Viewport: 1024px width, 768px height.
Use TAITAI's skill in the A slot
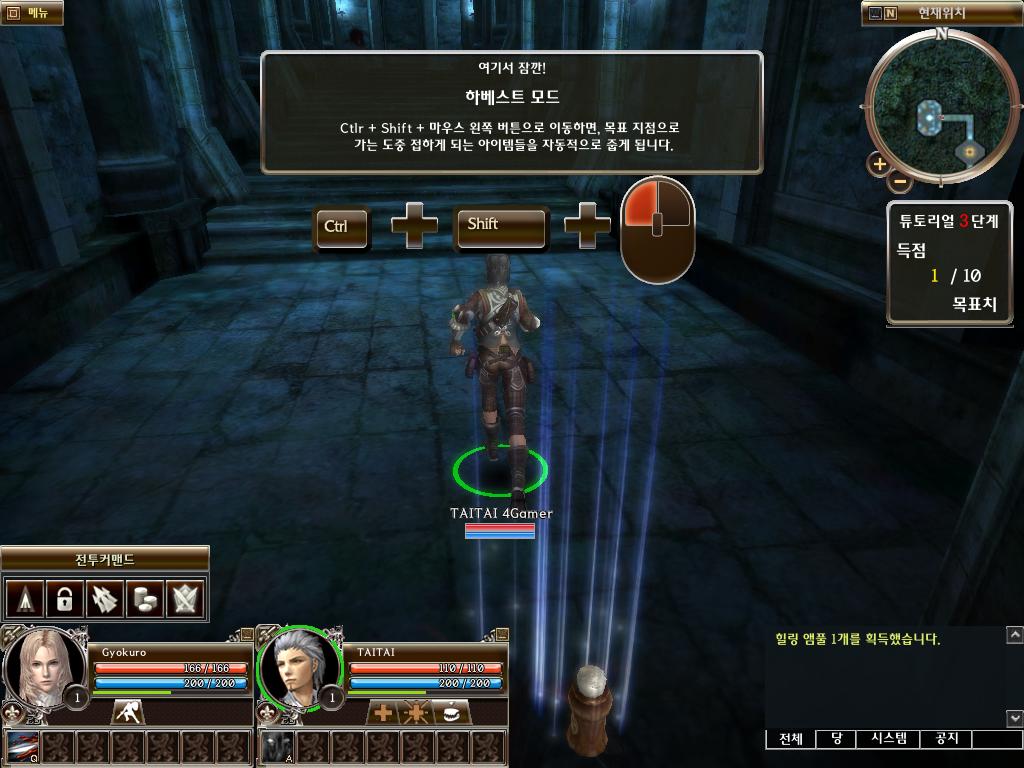click(278, 748)
